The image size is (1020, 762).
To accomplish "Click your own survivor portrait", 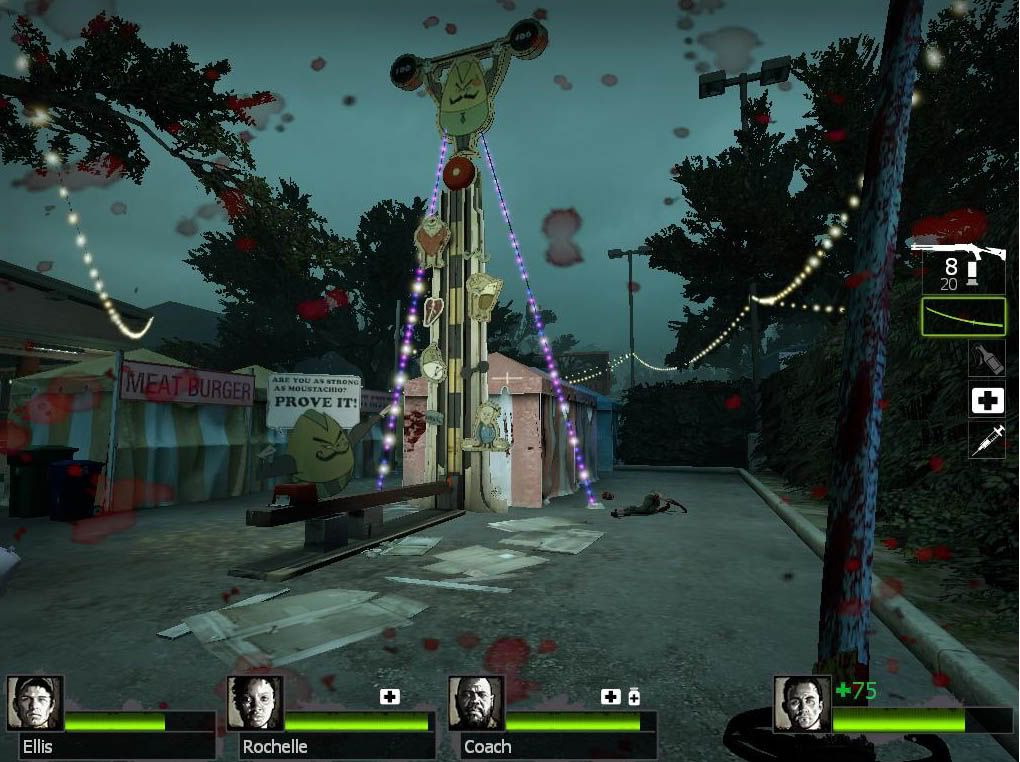I will click(x=802, y=704).
